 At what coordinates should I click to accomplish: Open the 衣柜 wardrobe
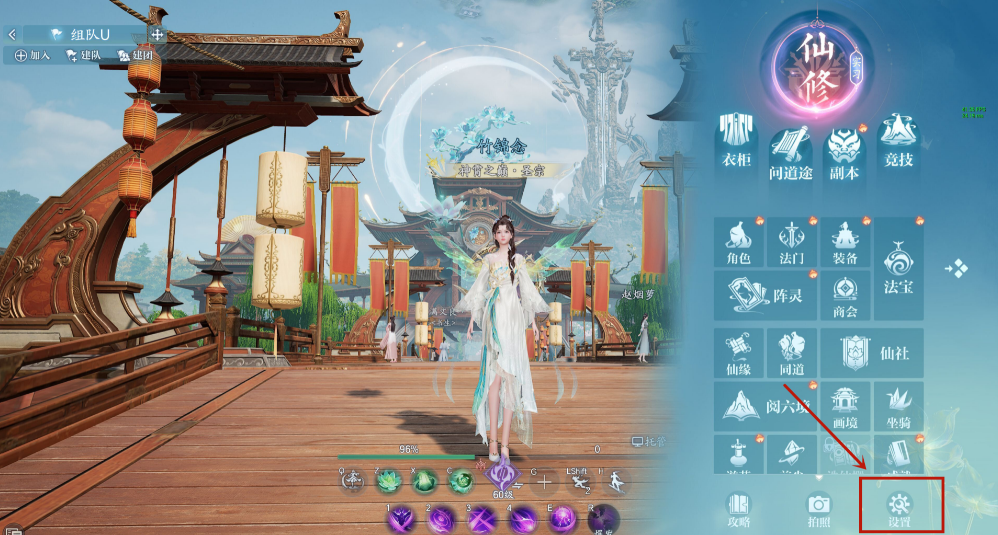click(737, 147)
